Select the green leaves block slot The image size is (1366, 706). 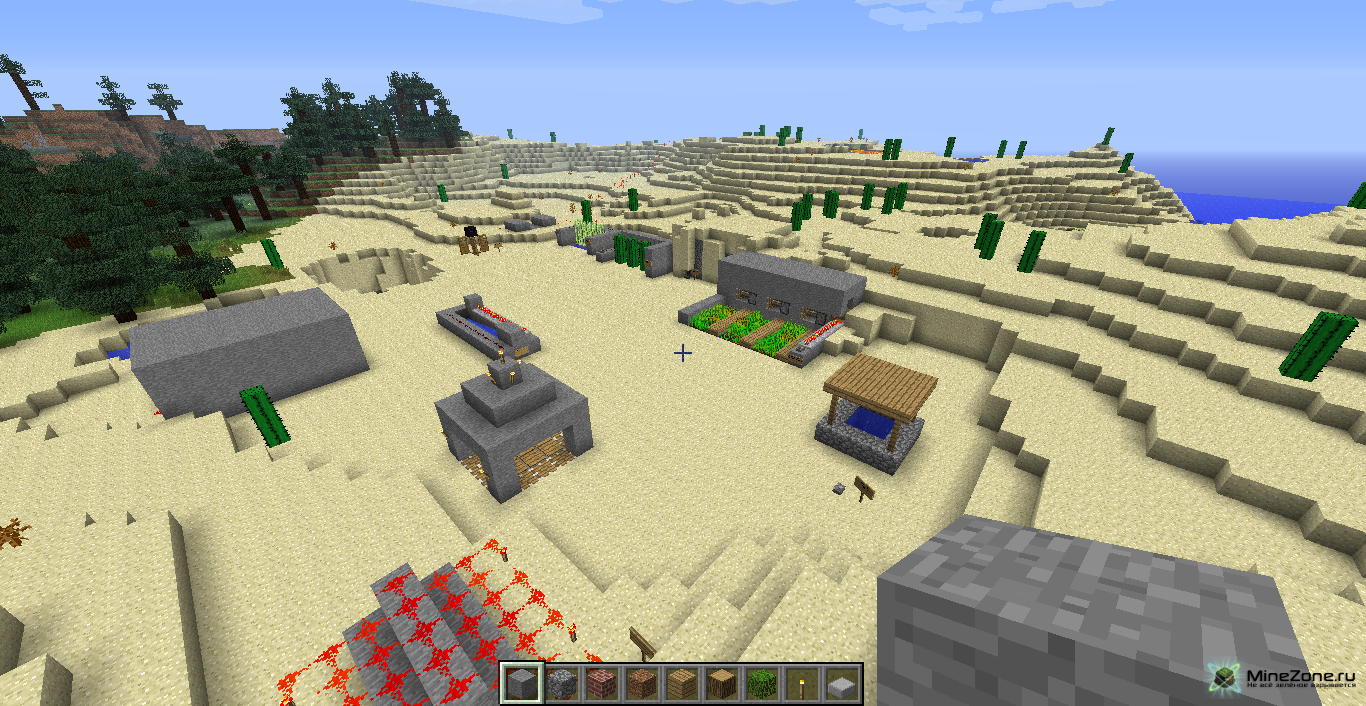[x=761, y=684]
